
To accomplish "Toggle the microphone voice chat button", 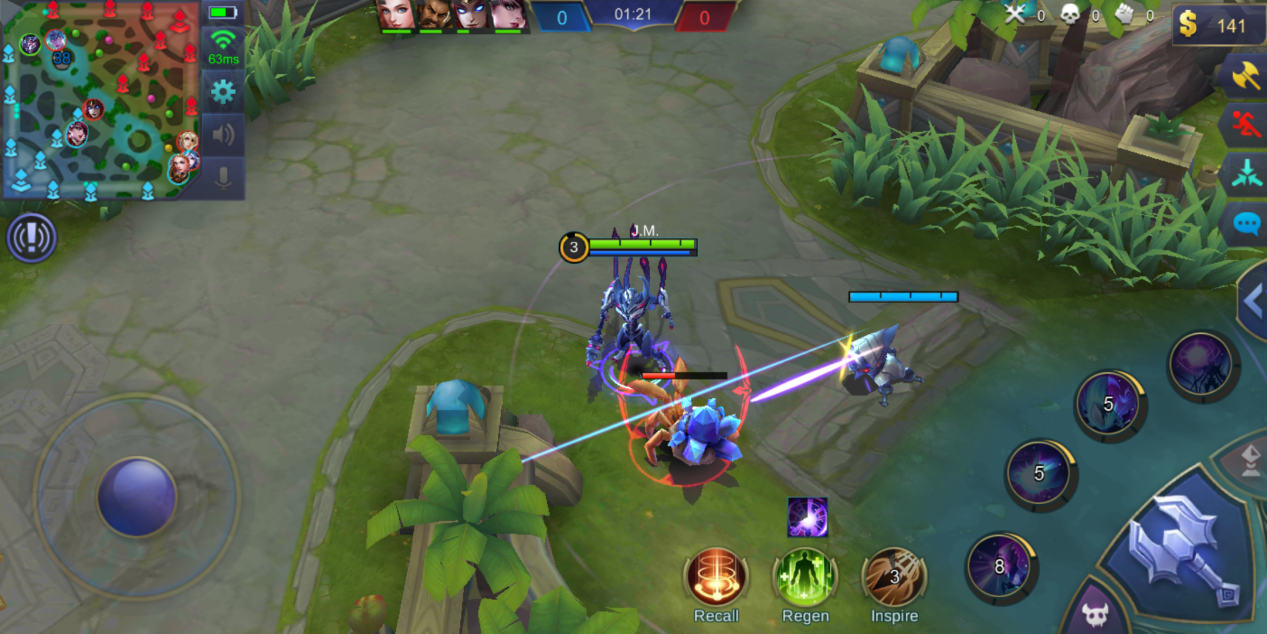I will 222,177.
